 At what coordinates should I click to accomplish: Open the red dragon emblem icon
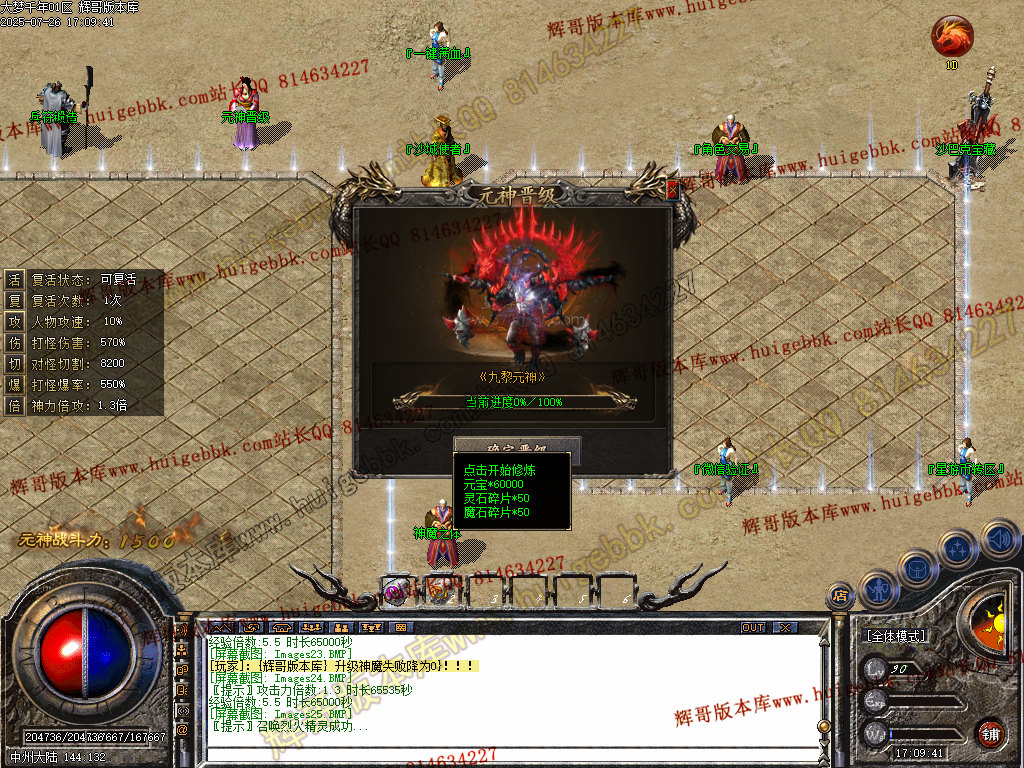[951, 37]
